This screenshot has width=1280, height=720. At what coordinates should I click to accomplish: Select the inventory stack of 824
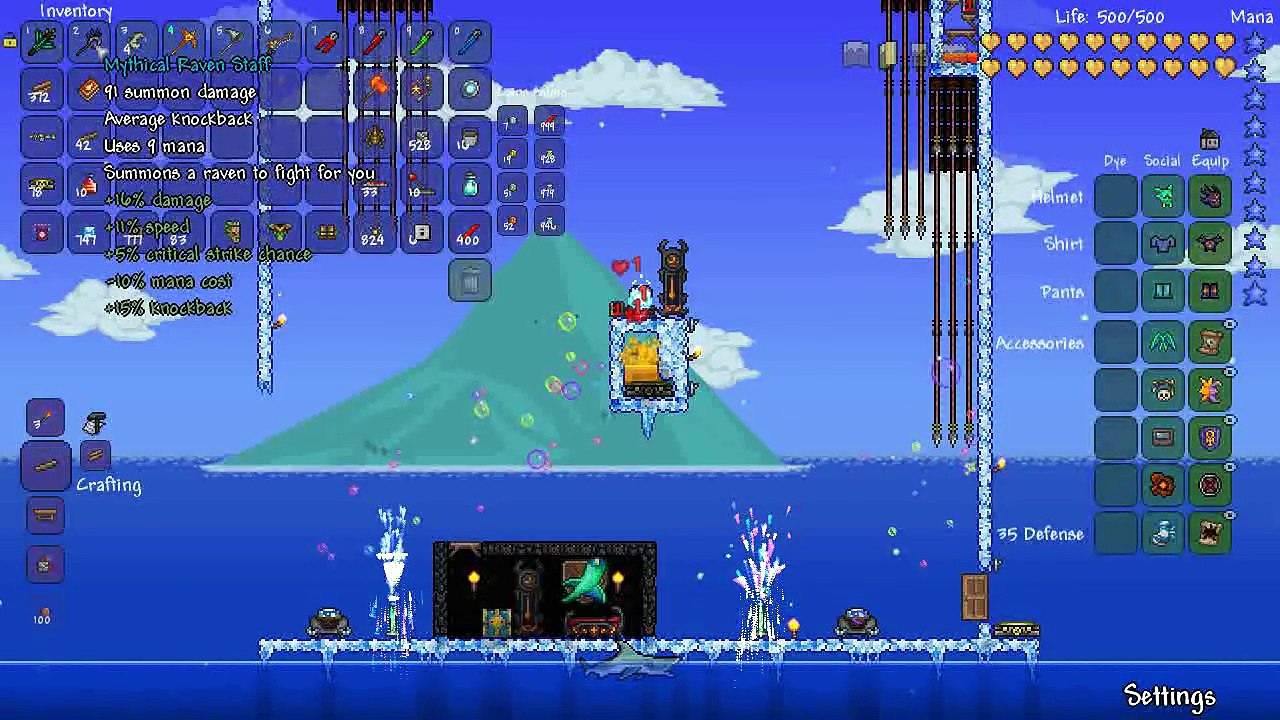coord(375,233)
